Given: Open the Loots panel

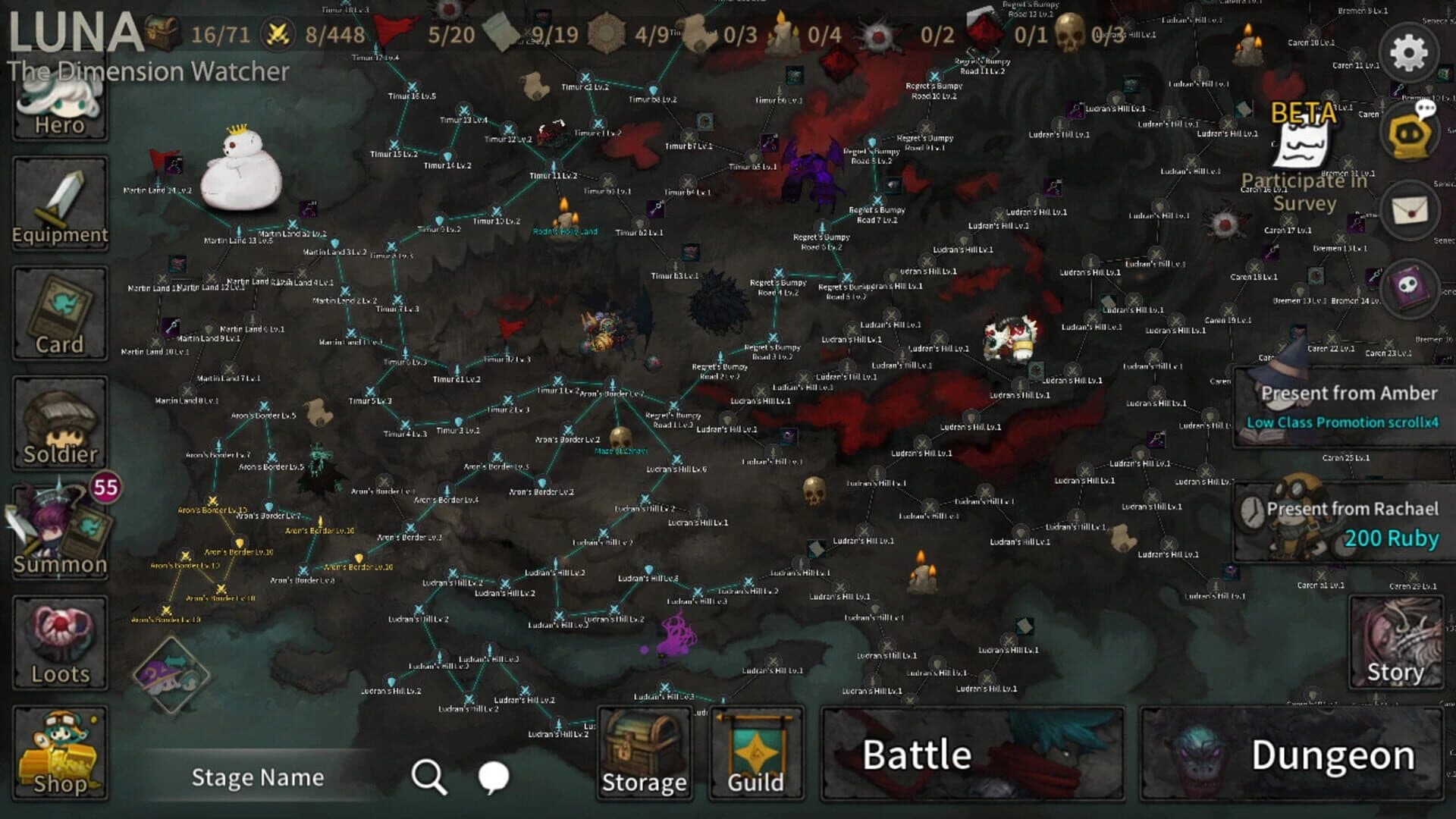Looking at the screenshot, I should coord(59,643).
